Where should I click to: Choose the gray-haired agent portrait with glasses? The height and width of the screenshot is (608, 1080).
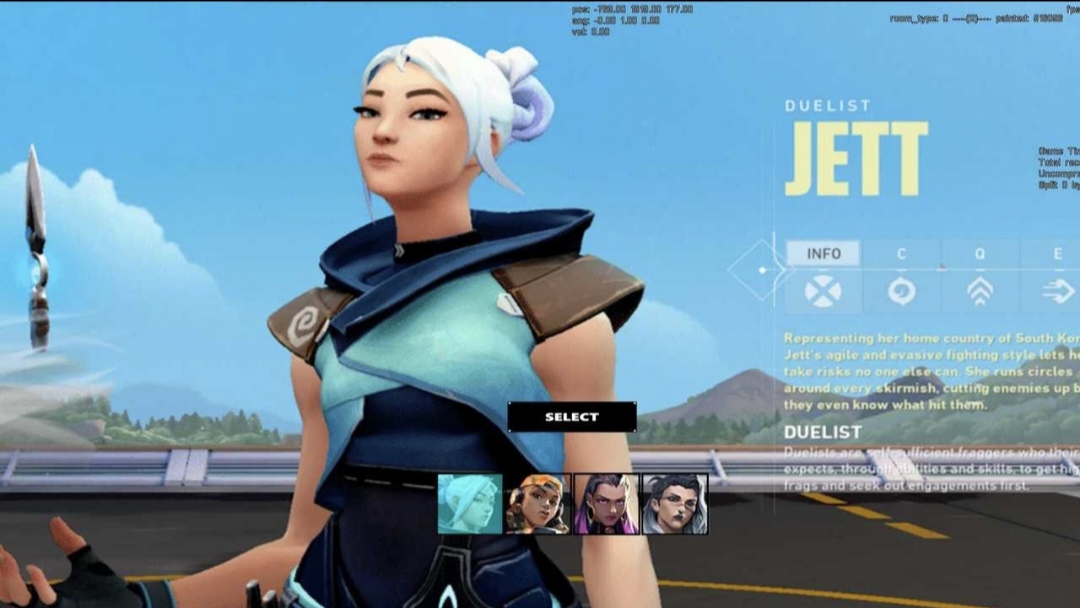click(x=674, y=504)
